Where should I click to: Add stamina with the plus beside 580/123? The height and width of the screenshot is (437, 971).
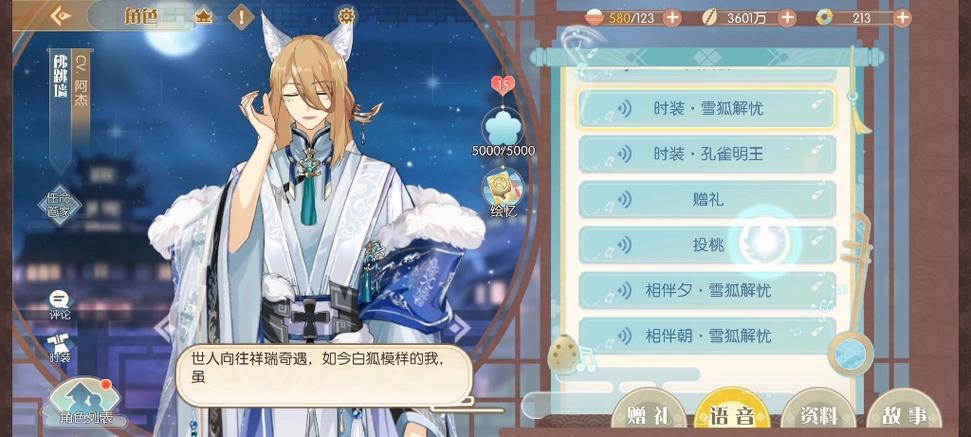(672, 18)
